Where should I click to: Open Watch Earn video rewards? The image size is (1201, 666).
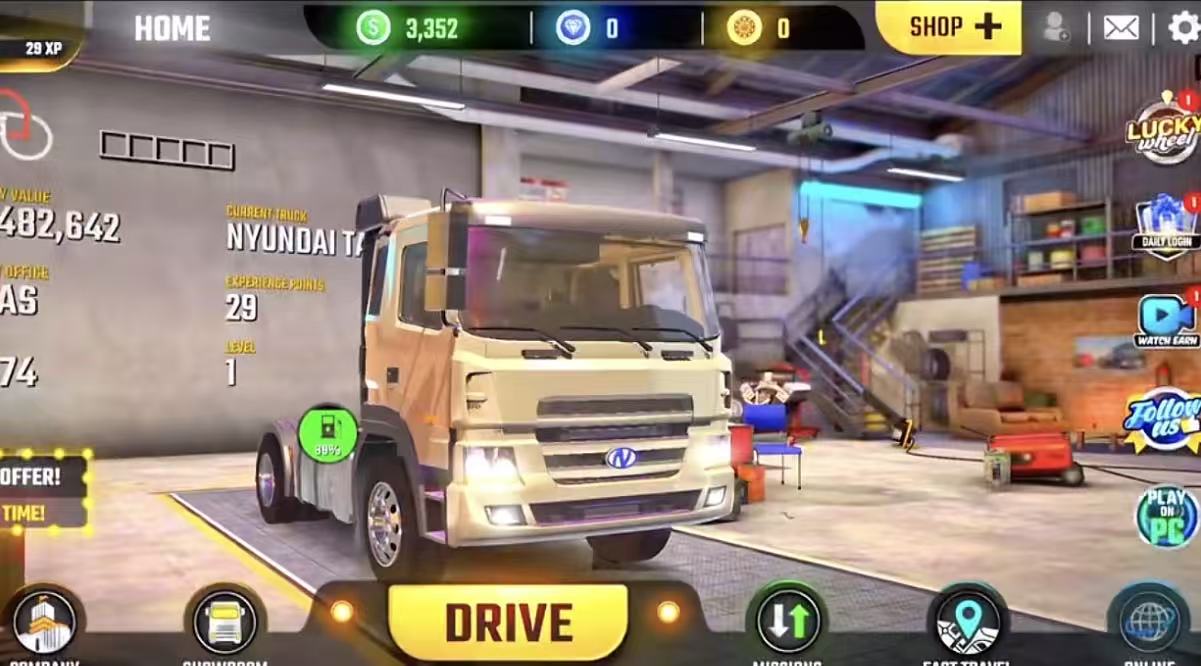(1166, 321)
